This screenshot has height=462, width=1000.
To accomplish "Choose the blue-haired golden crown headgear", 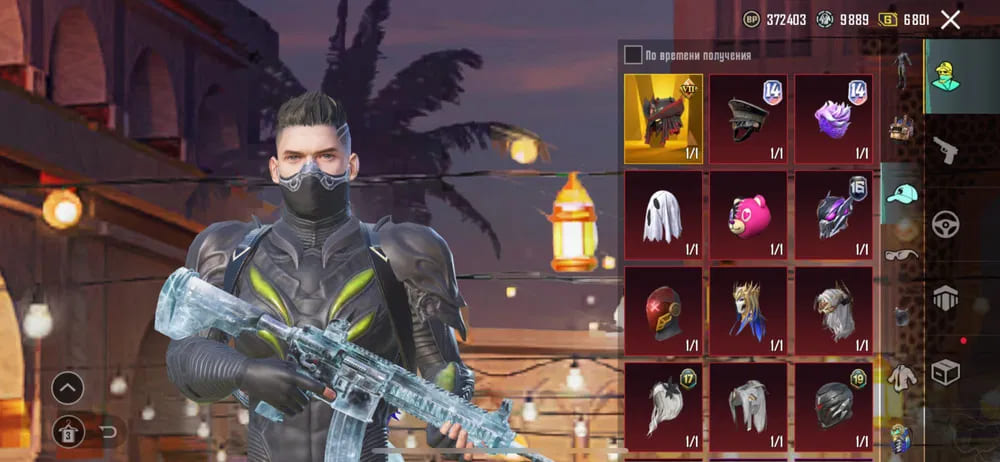I will pyautogui.click(x=748, y=310).
